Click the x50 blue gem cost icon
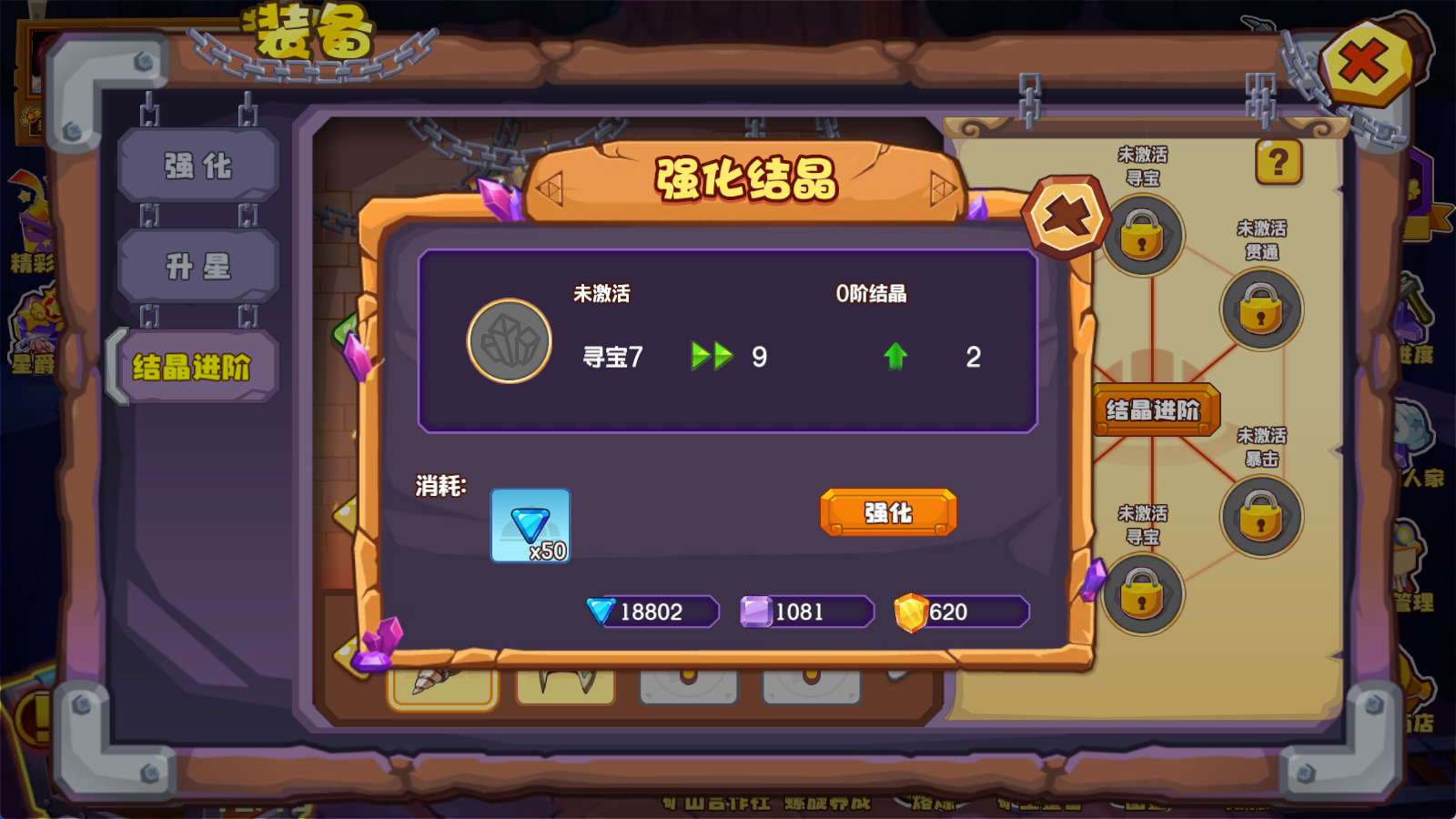Image resolution: width=1456 pixels, height=819 pixels. (530, 526)
